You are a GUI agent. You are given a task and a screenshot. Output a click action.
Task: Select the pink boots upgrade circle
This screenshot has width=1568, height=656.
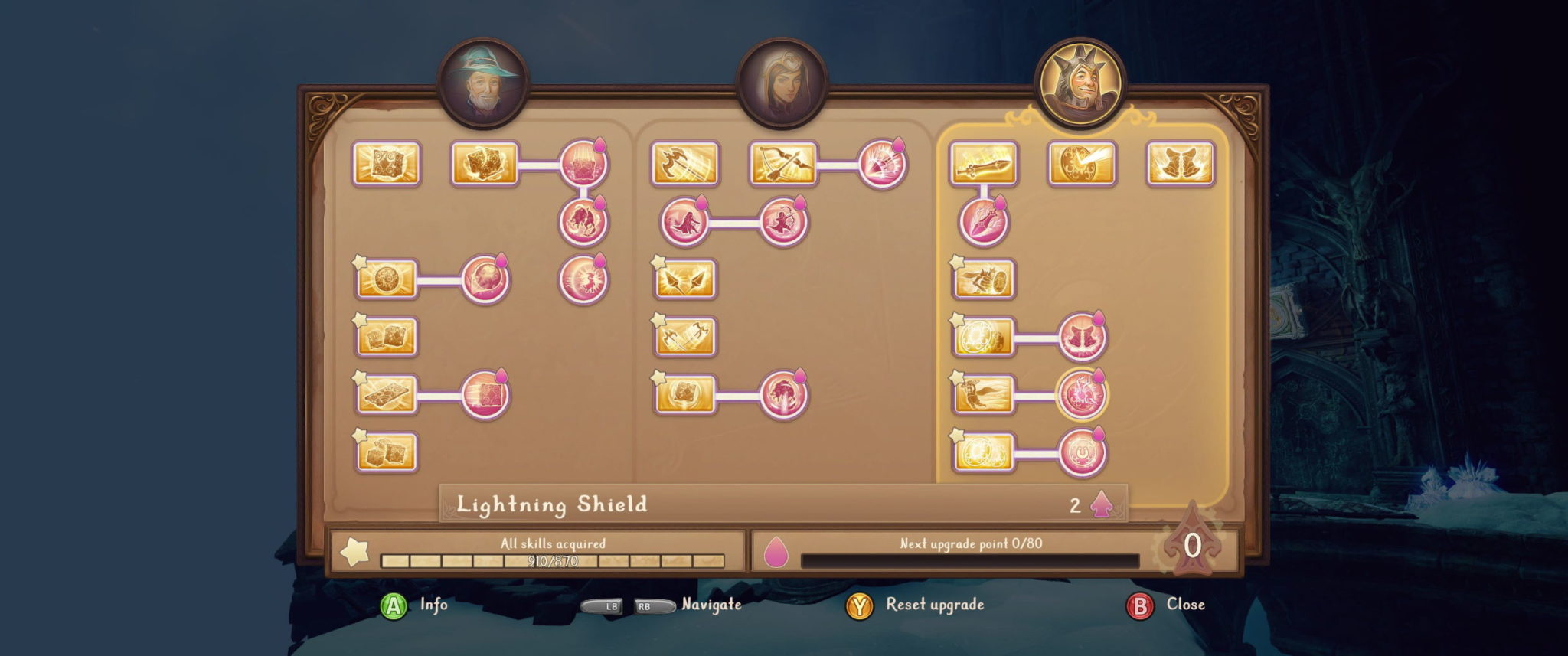(x=1081, y=337)
